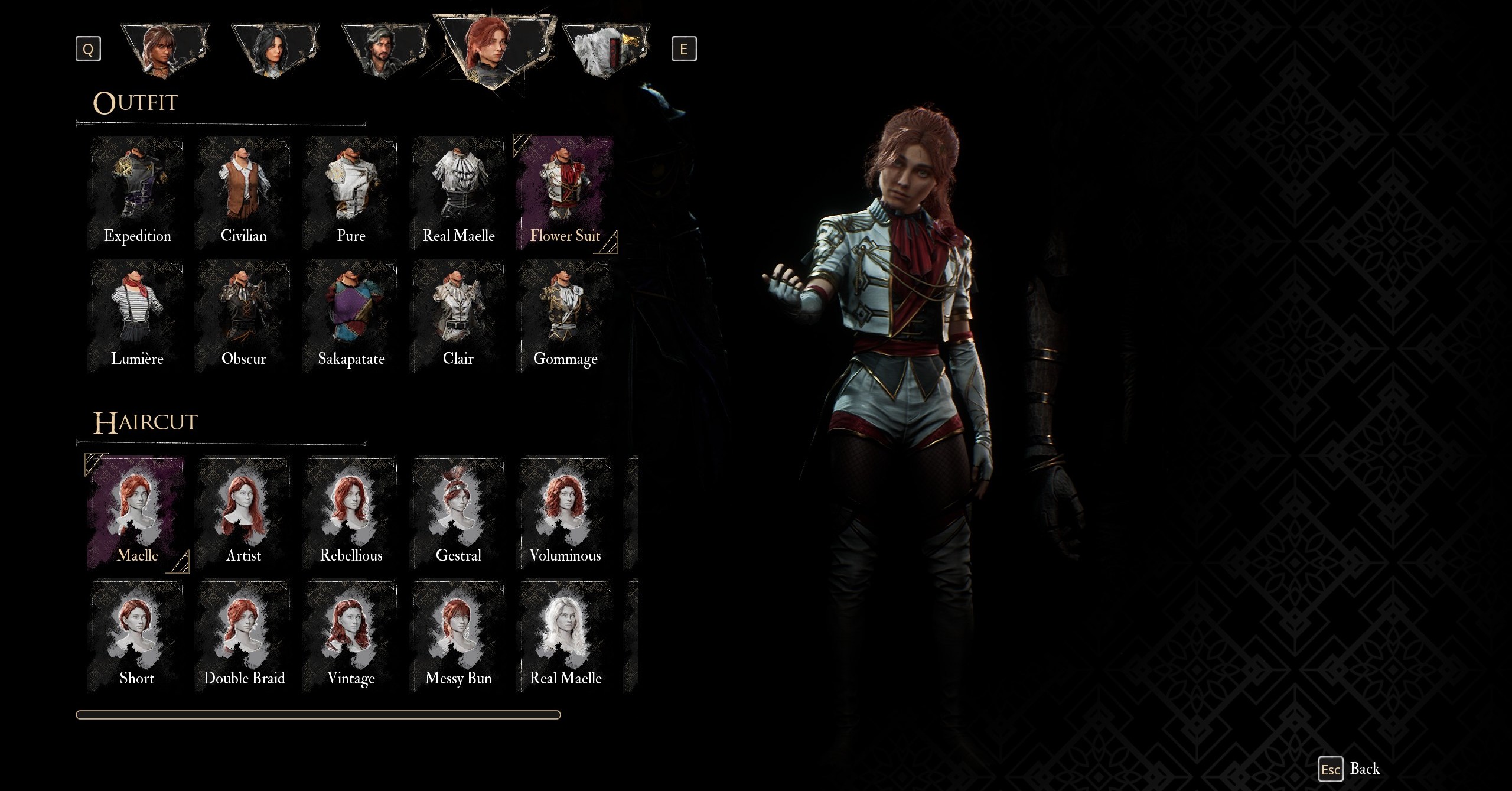
Task: Apply the Double Braid haircut
Action: [244, 636]
